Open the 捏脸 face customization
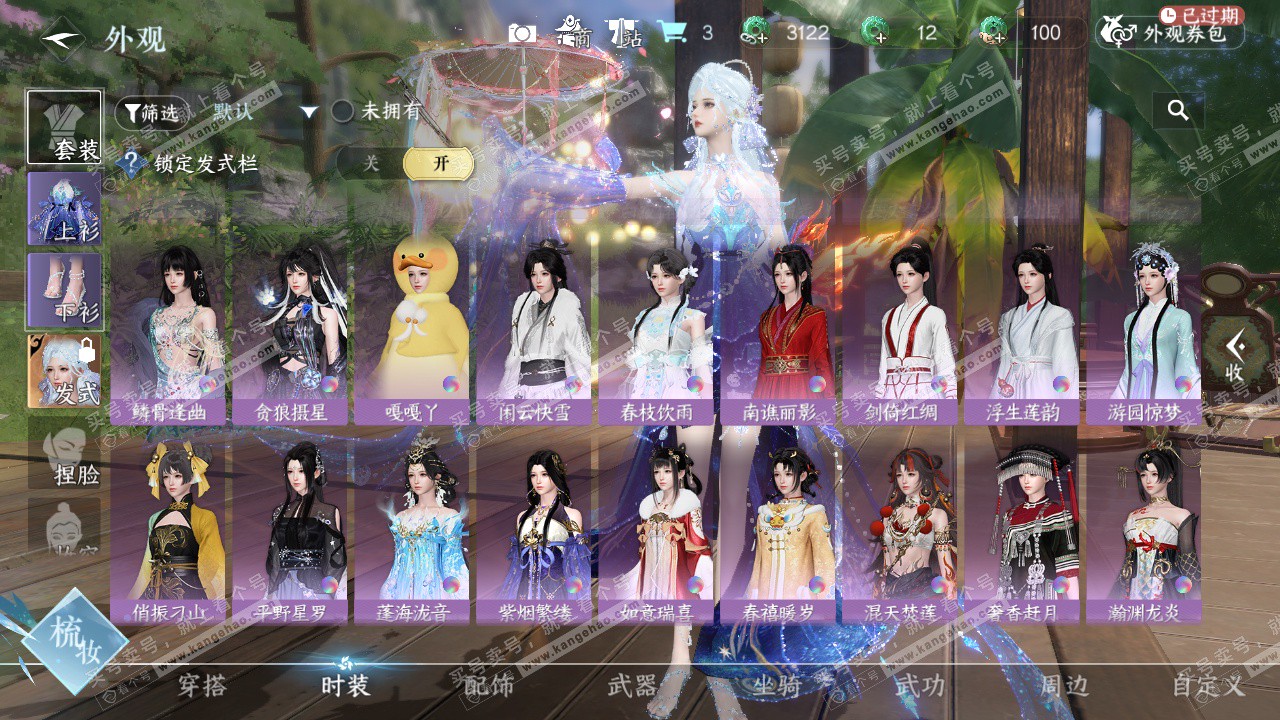The width and height of the screenshot is (1280, 720). (x=65, y=455)
